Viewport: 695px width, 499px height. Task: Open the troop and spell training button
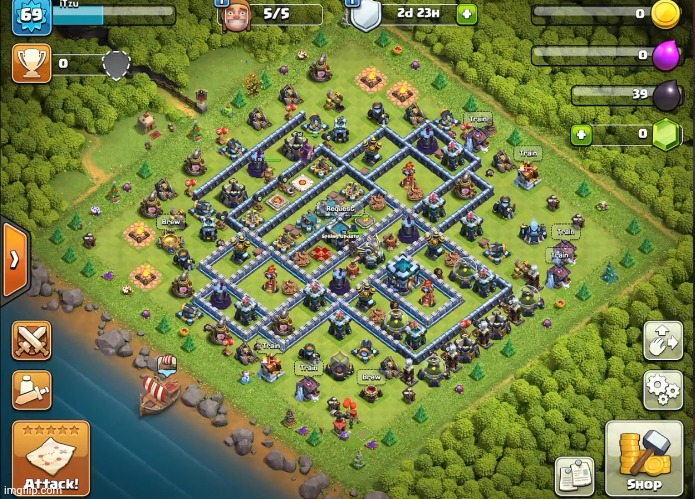point(31,390)
